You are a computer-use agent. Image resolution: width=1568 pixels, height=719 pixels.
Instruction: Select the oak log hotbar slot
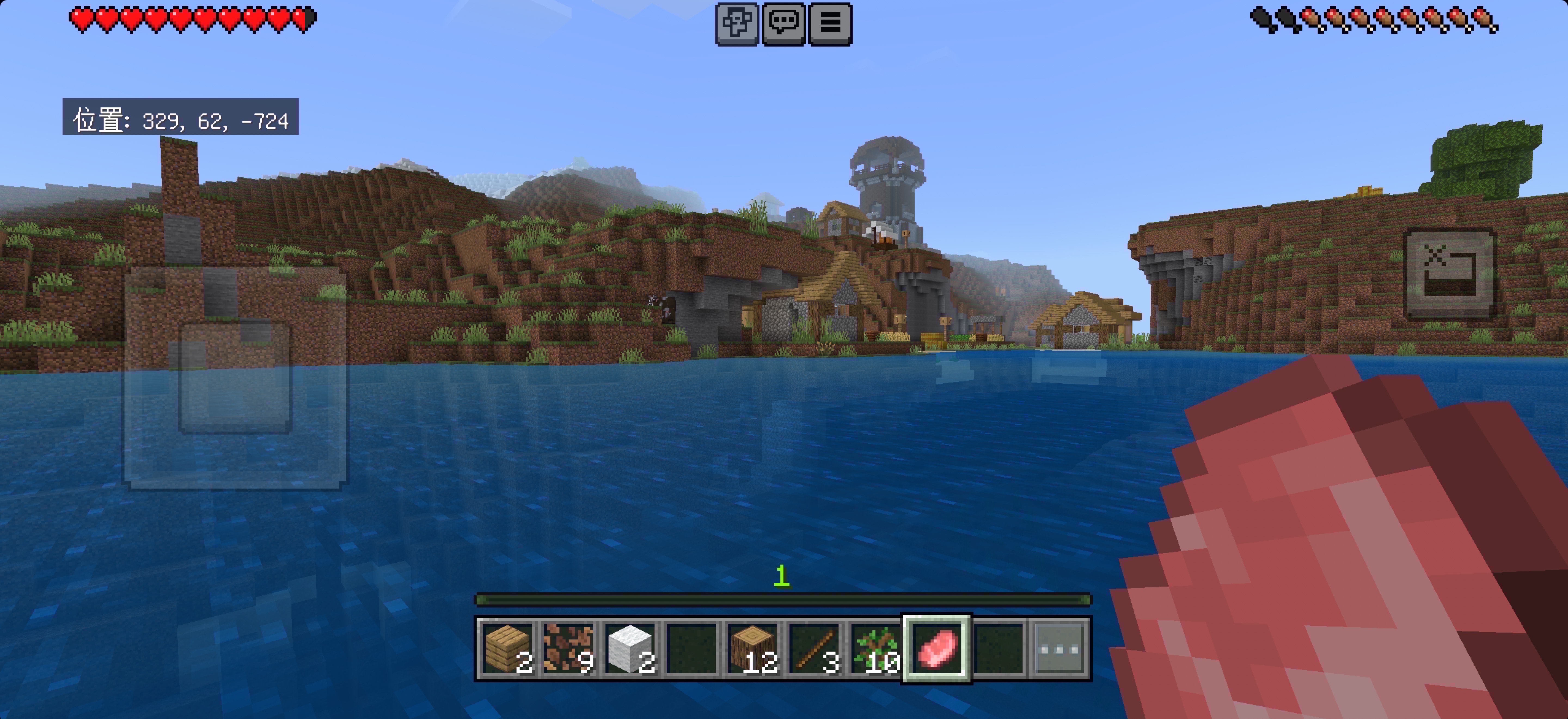pyautogui.click(x=753, y=649)
